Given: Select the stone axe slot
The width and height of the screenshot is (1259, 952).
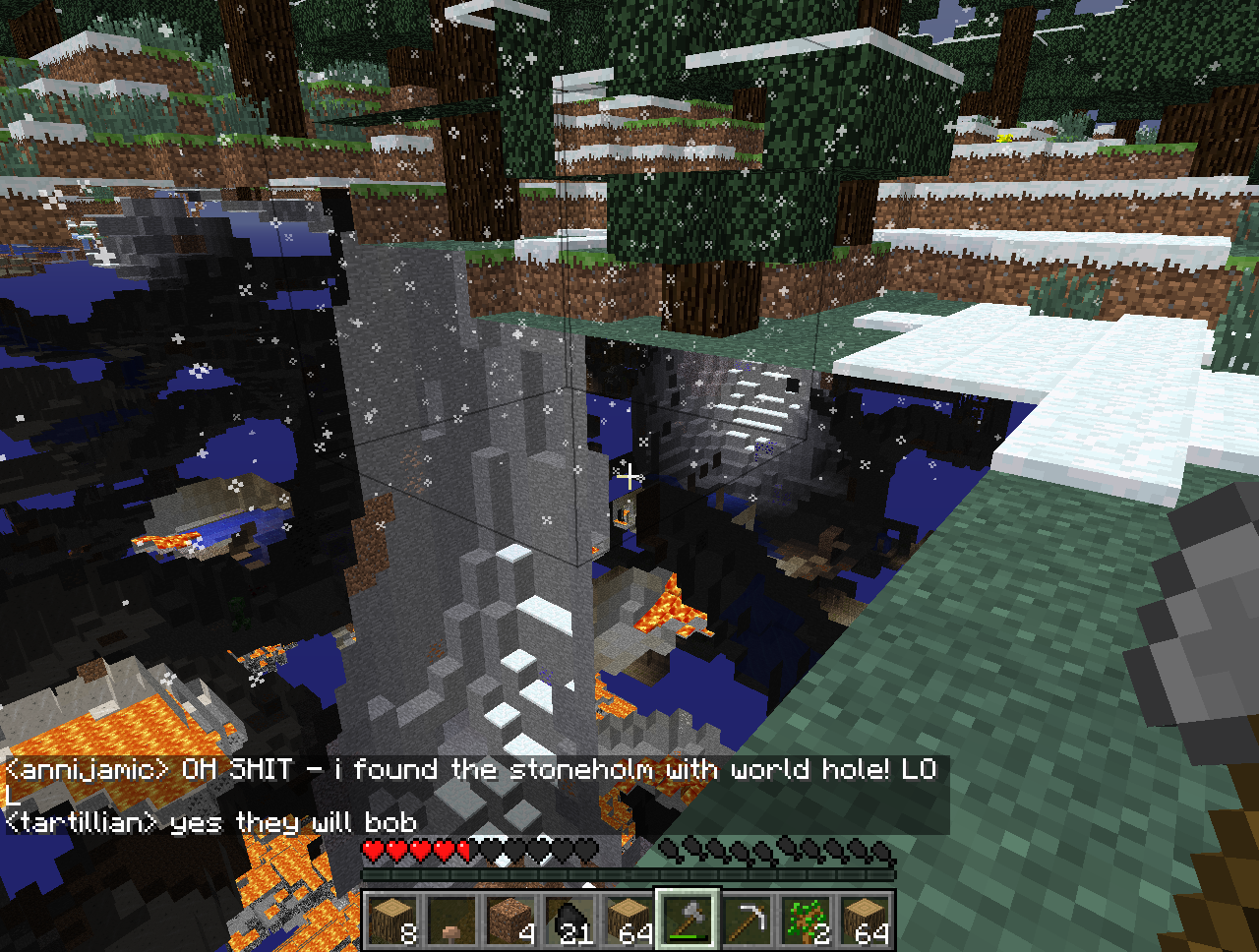Looking at the screenshot, I should [688, 921].
